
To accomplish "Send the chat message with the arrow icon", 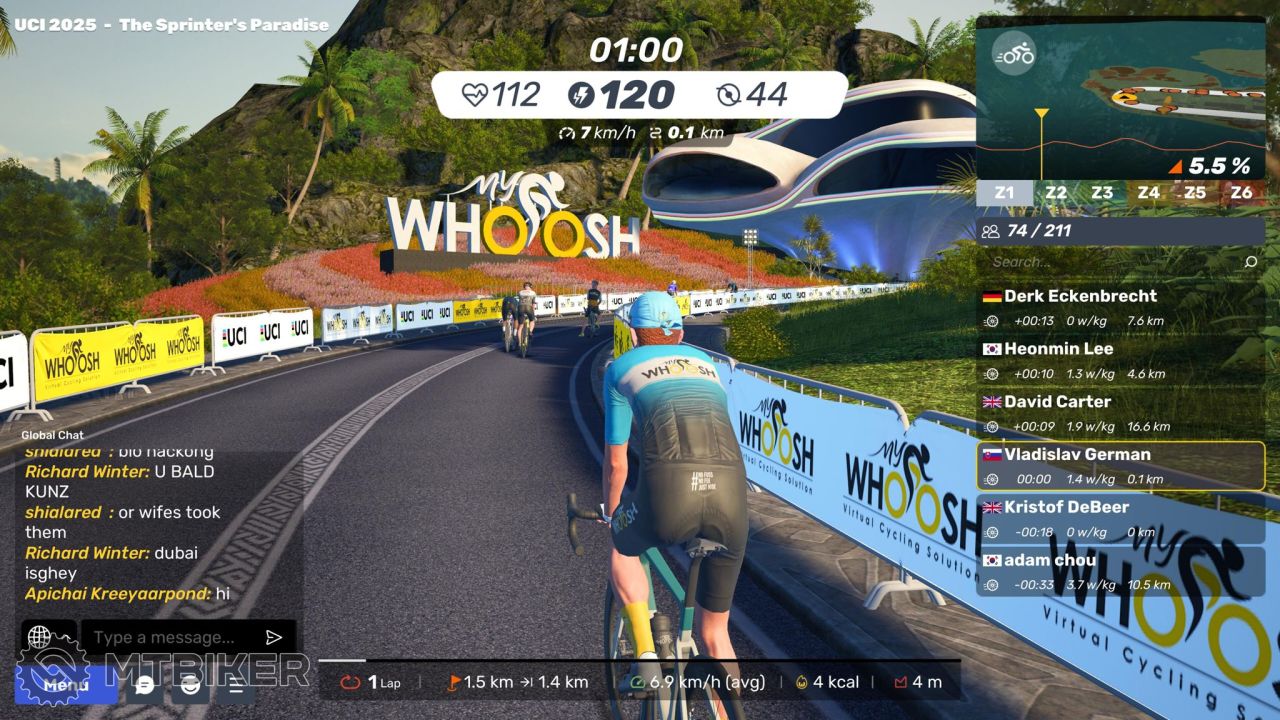I will (274, 638).
